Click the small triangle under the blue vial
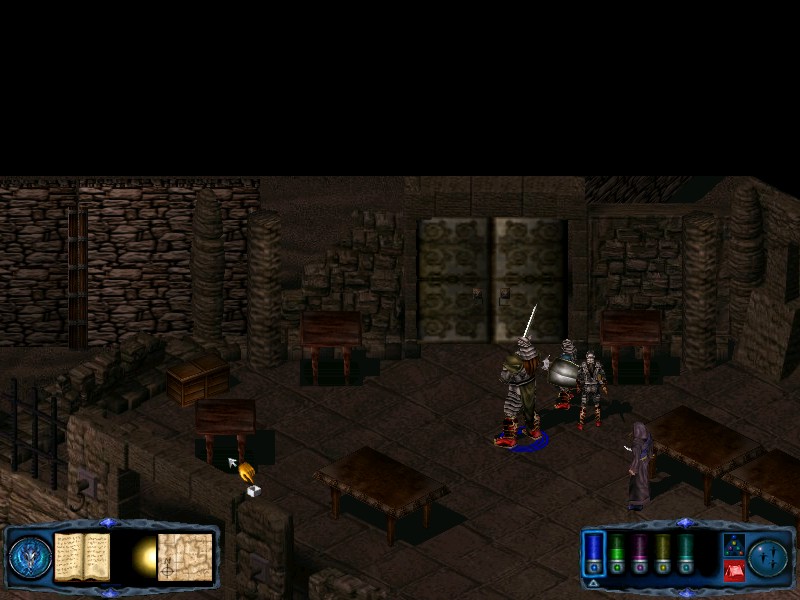Screen dimensions: 800x600 pyautogui.click(x=593, y=582)
